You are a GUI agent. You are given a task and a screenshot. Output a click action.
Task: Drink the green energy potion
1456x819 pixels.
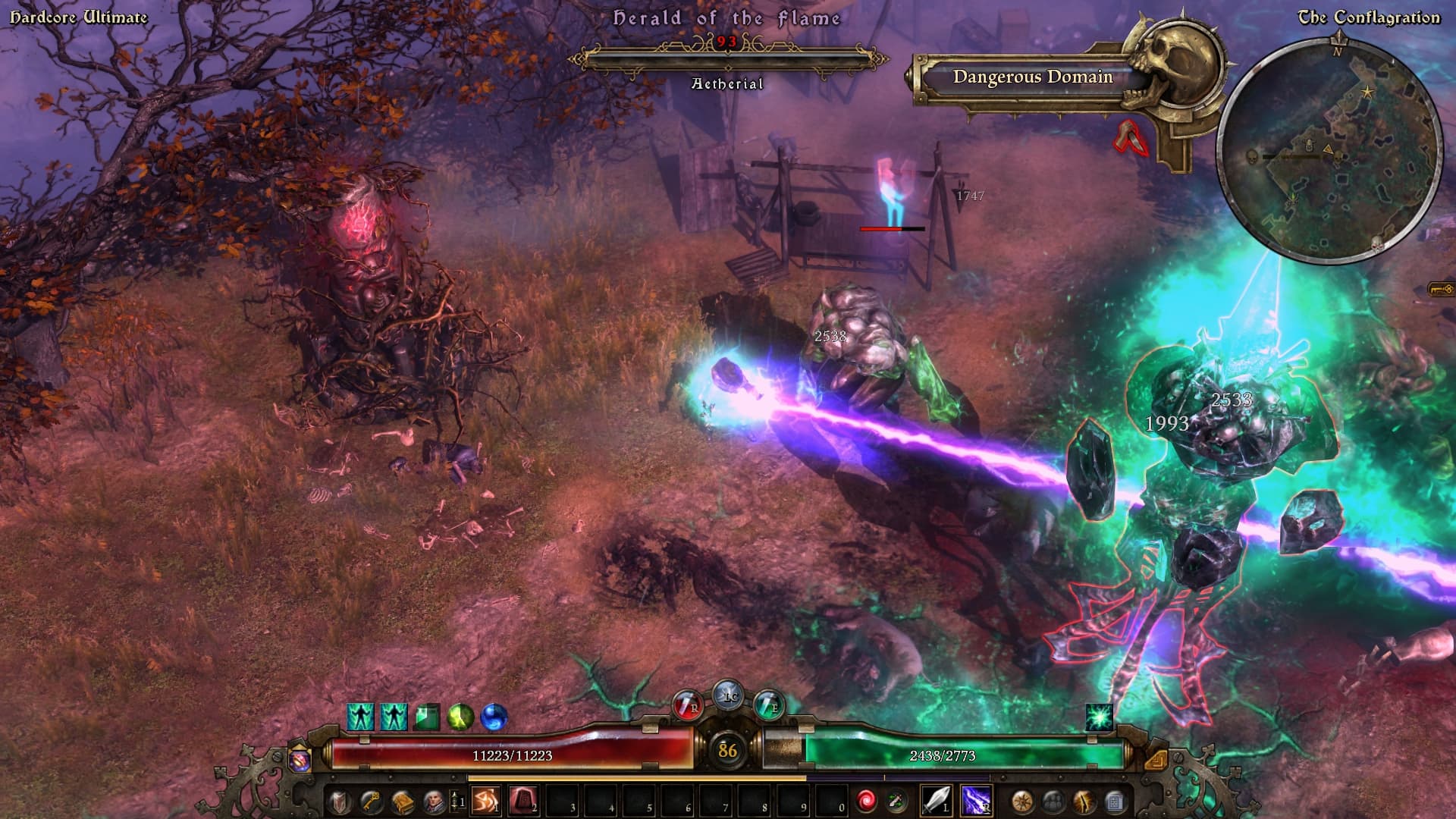pyautogui.click(x=768, y=706)
